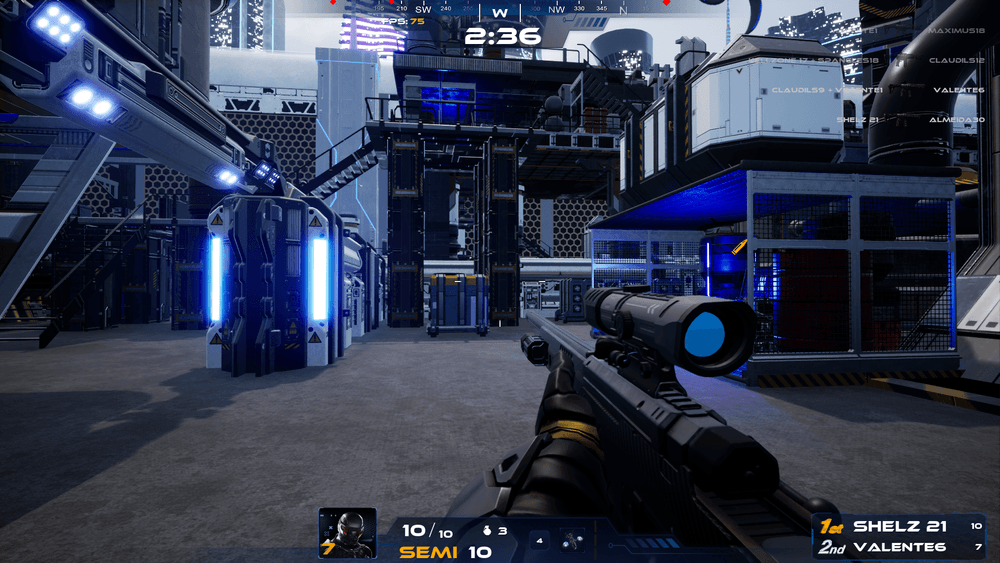Select second-place VALENTE6 leaderboard row
The width and height of the screenshot is (1000, 563).
pos(898,547)
